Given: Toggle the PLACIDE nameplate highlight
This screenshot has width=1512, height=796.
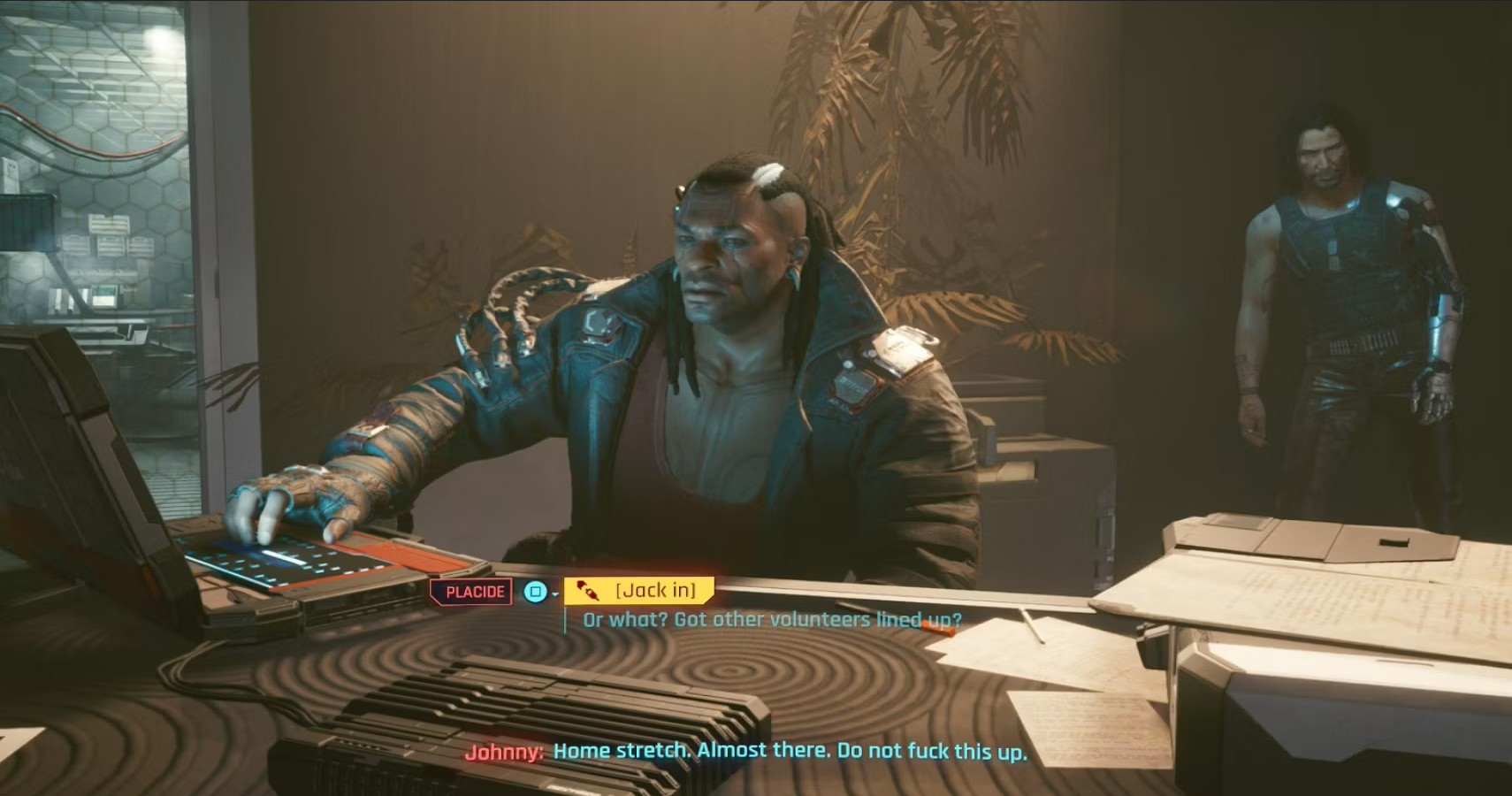Looking at the screenshot, I should 473,591.
